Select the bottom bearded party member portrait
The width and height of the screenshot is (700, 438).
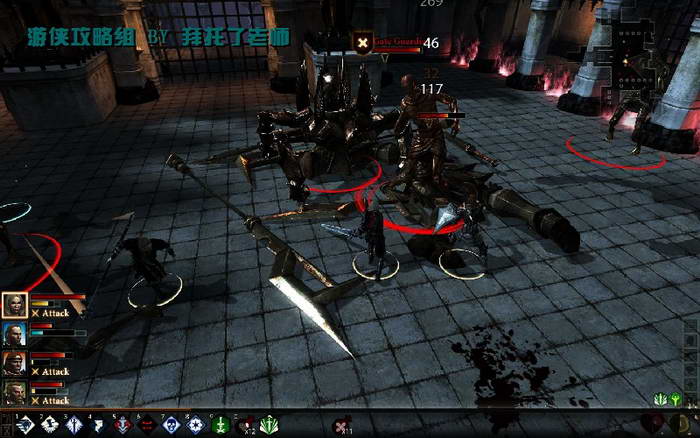coord(14,391)
